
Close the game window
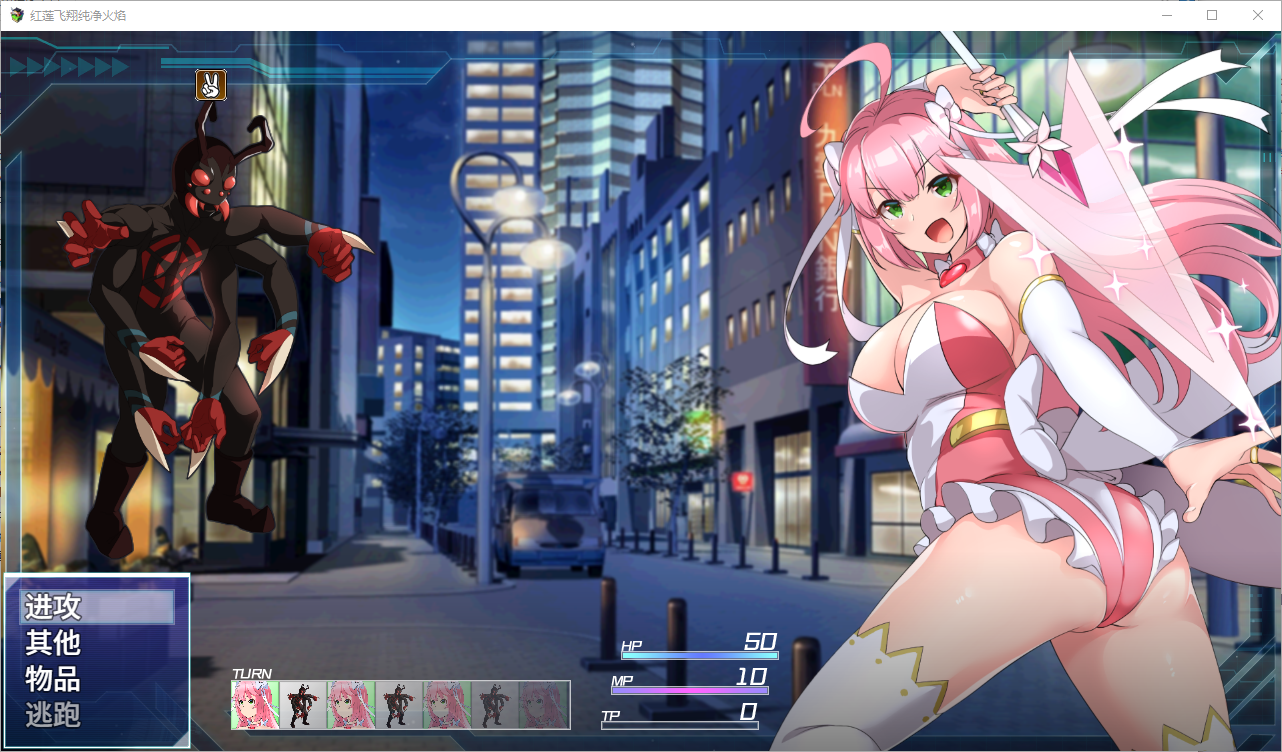pyautogui.click(x=1257, y=15)
